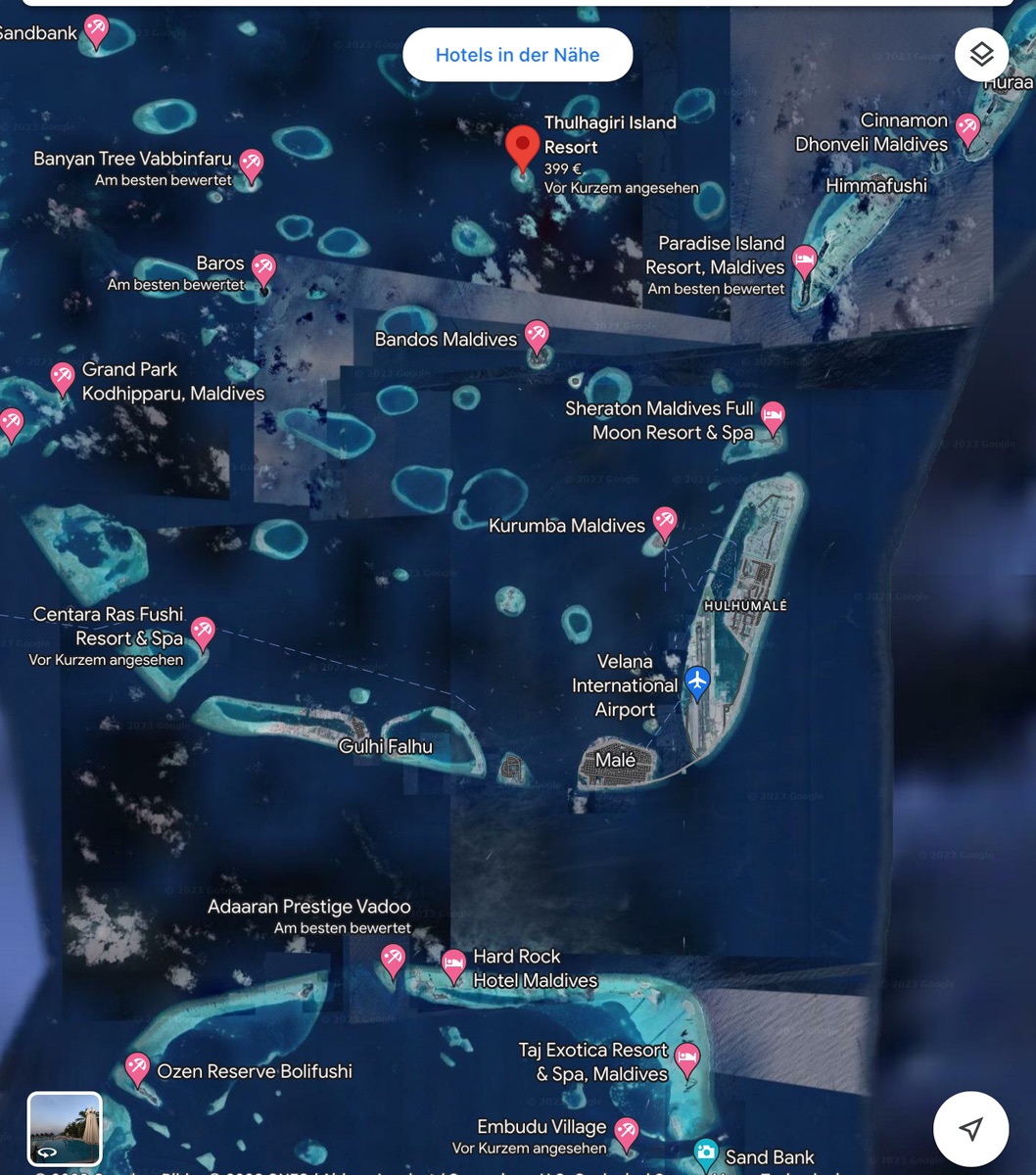Select the Taj Exotica Resort hotel pin

point(688,1057)
